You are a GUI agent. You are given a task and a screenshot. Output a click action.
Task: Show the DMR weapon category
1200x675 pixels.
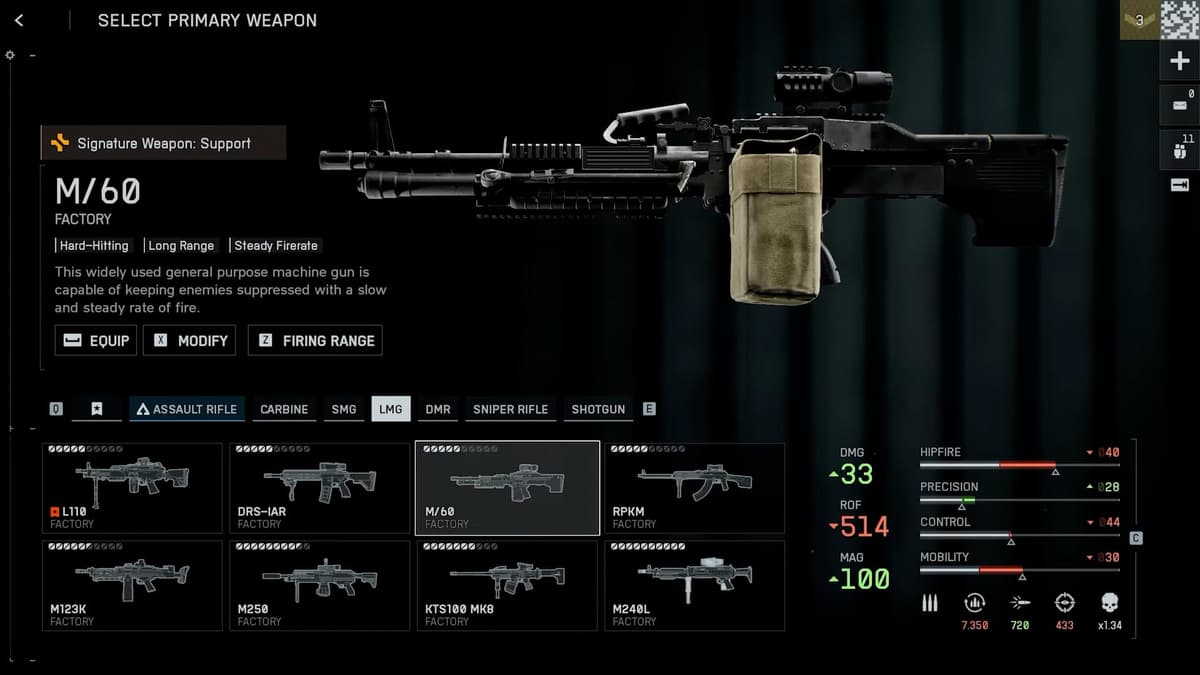[438, 409]
